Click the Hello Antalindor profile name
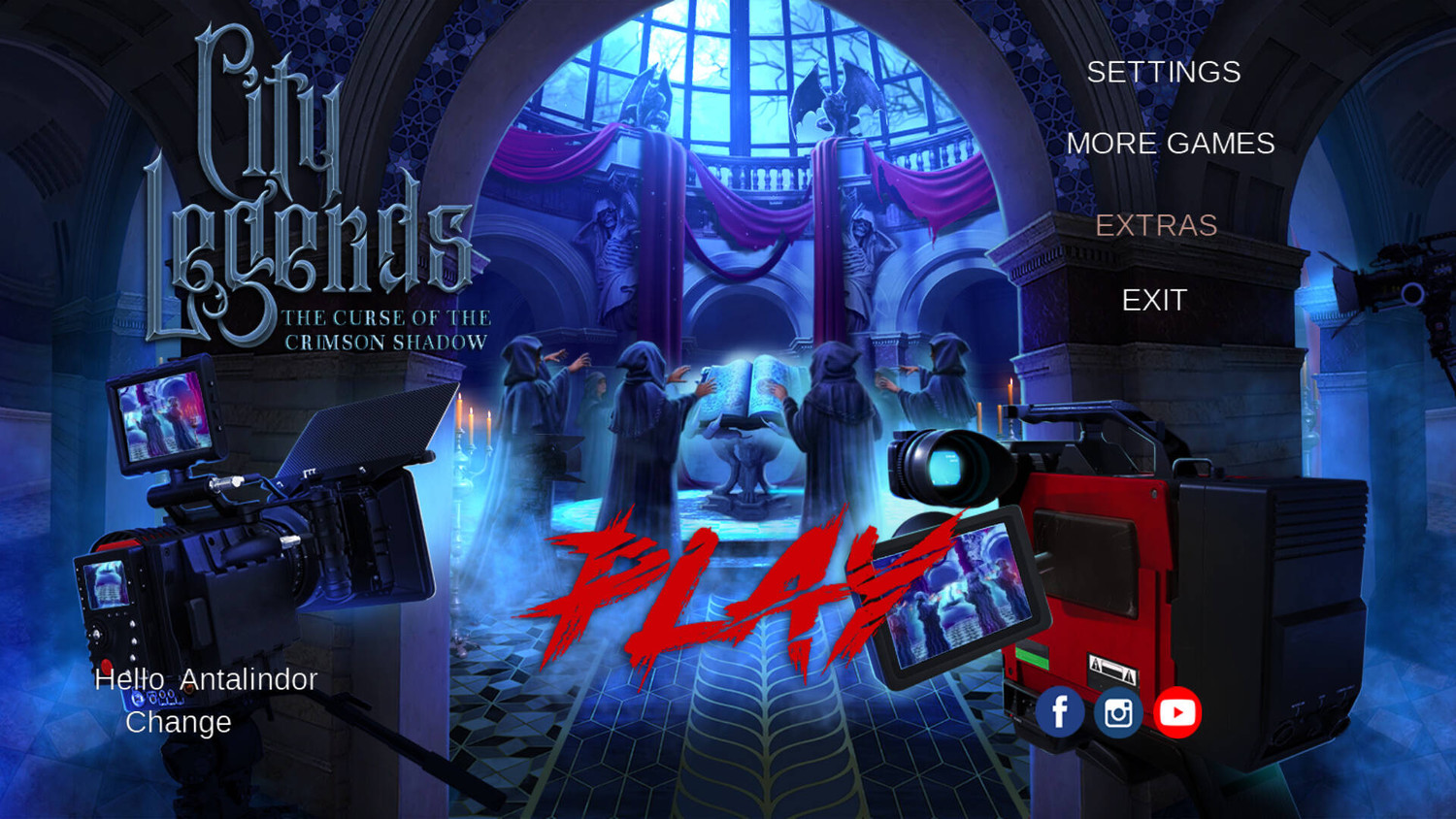1456x819 pixels. [x=205, y=679]
